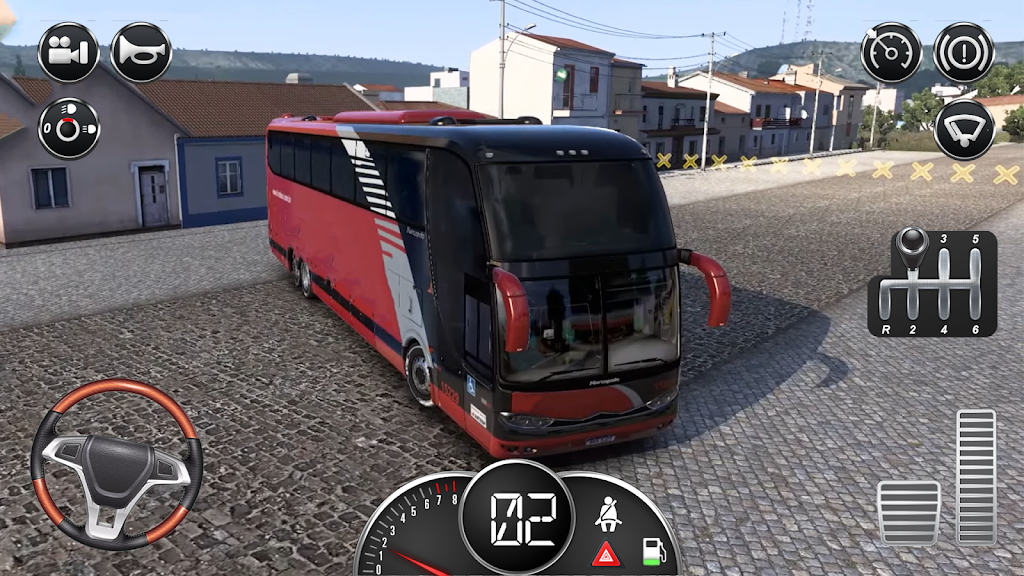
Task: Toggle the headlight dial switch
Action: (x=68, y=127)
